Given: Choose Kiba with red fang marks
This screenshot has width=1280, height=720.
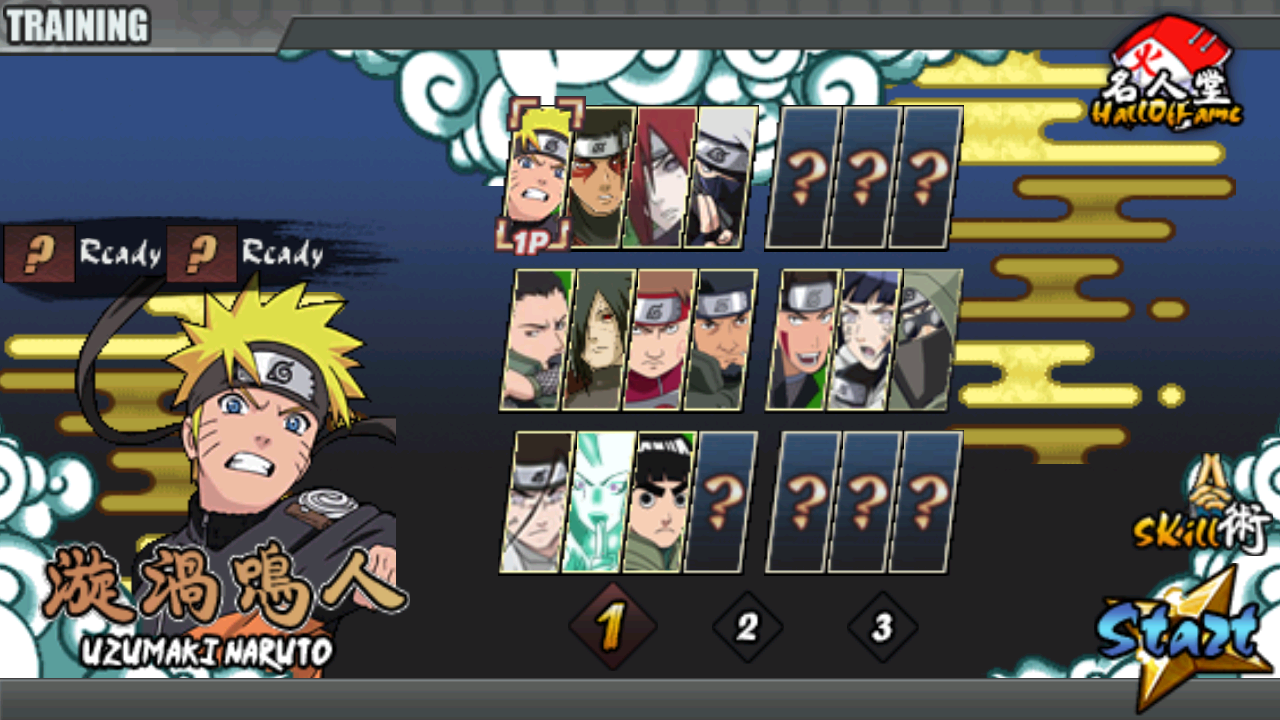Looking at the screenshot, I should 805,339.
